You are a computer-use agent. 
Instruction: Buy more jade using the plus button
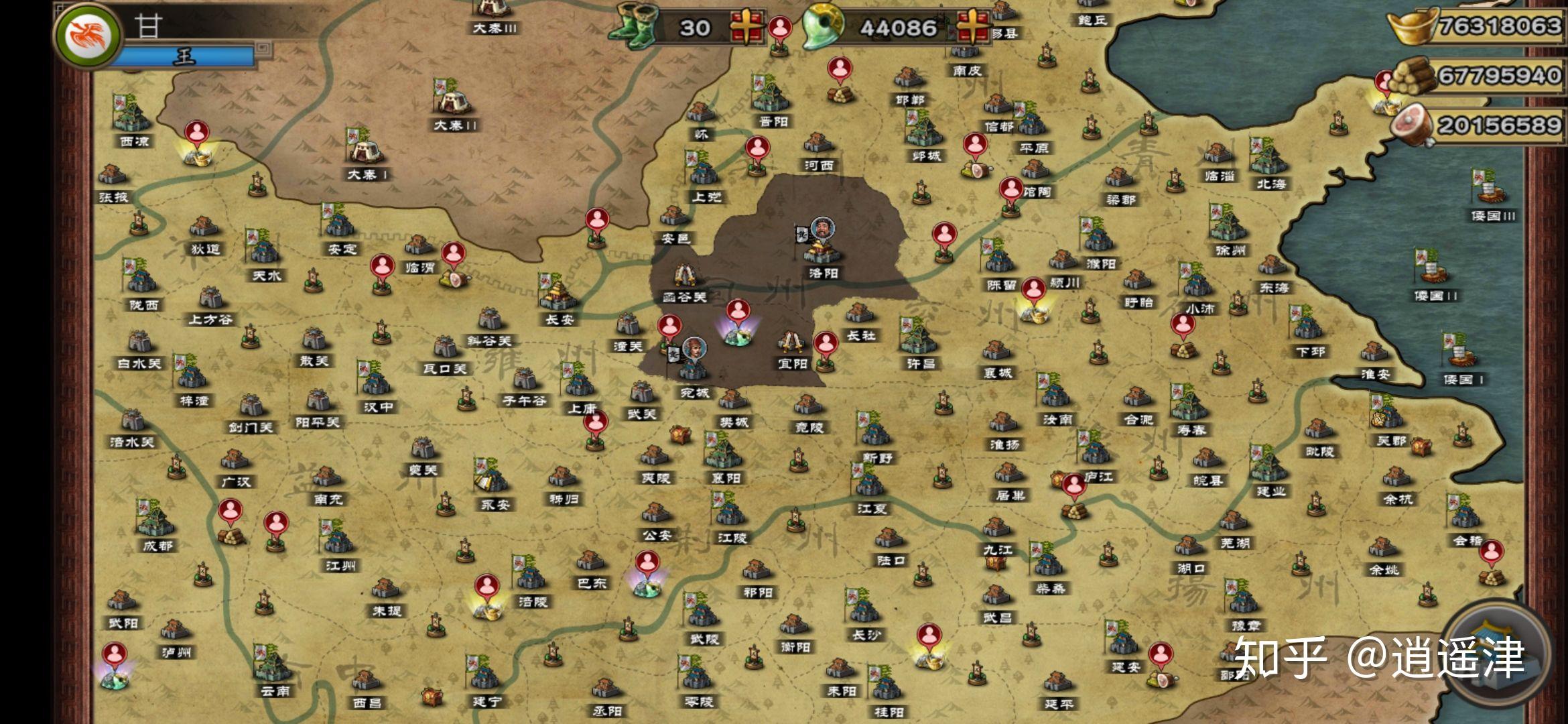click(x=973, y=27)
